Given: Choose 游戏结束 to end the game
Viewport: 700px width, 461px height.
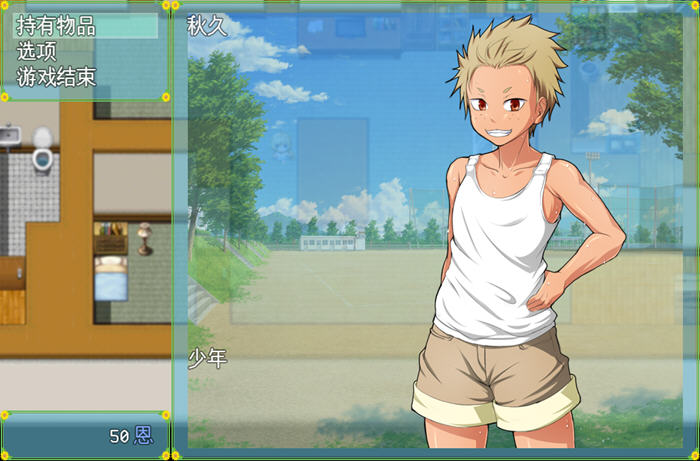Looking at the screenshot, I should [x=56, y=77].
